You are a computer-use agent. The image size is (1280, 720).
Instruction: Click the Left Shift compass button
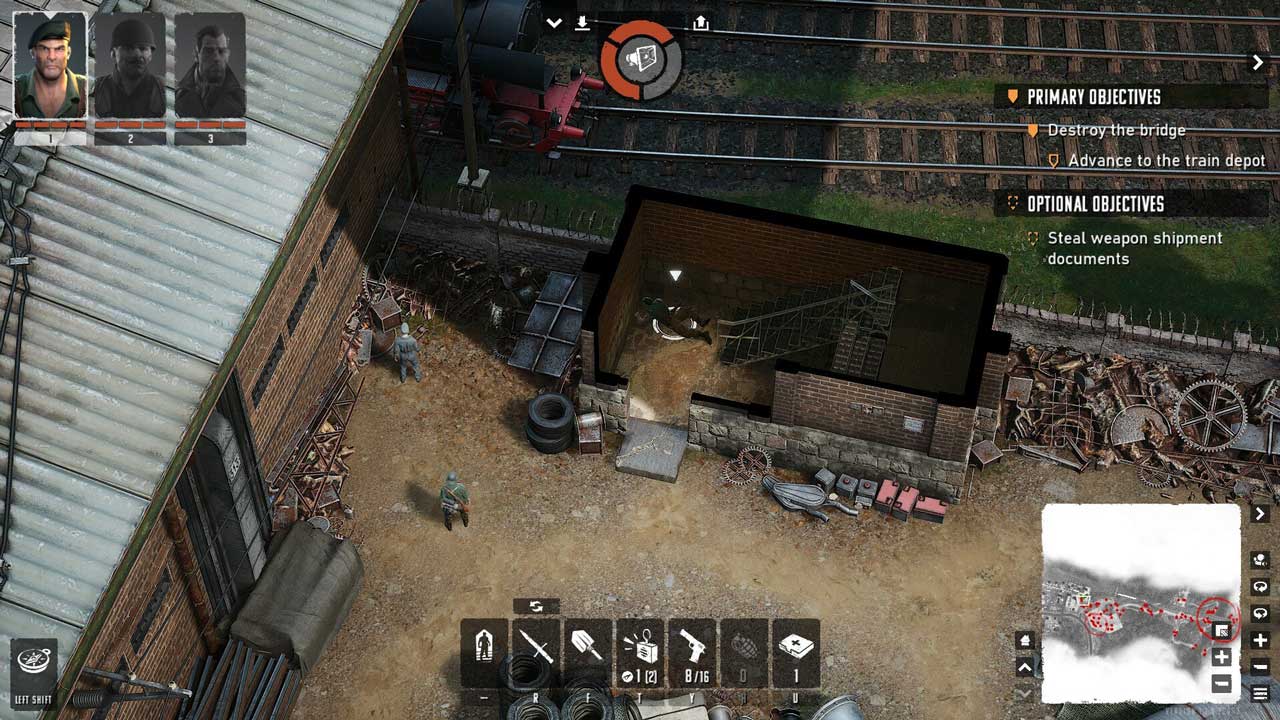[x=34, y=664]
